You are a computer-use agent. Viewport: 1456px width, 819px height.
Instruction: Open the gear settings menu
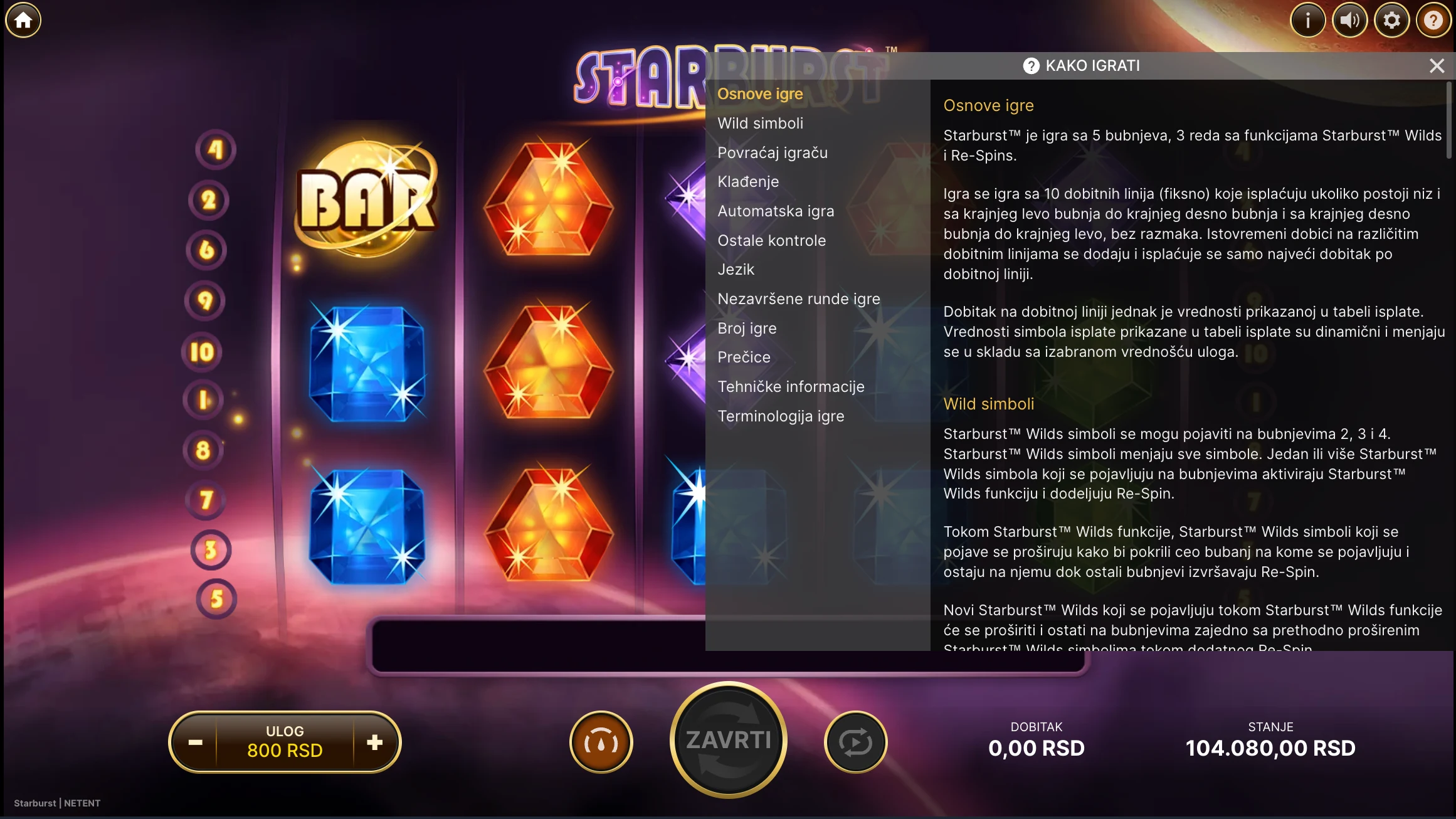[x=1391, y=21]
